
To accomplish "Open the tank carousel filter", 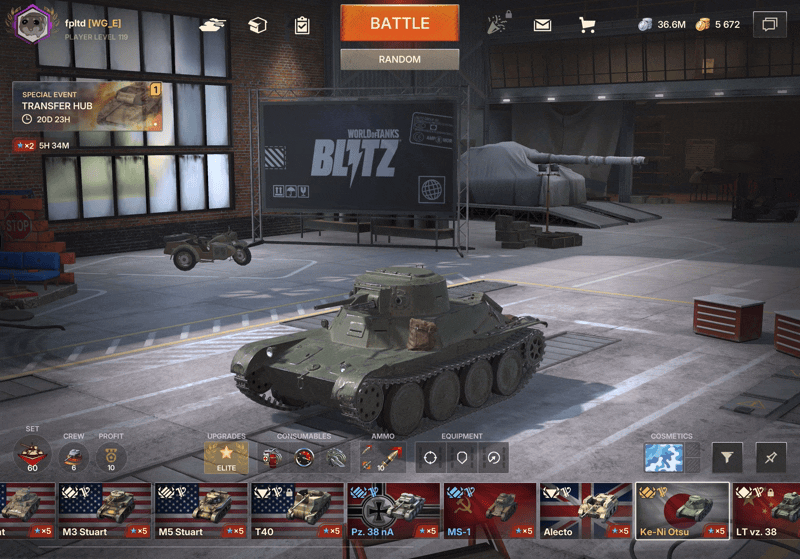I will 727,458.
